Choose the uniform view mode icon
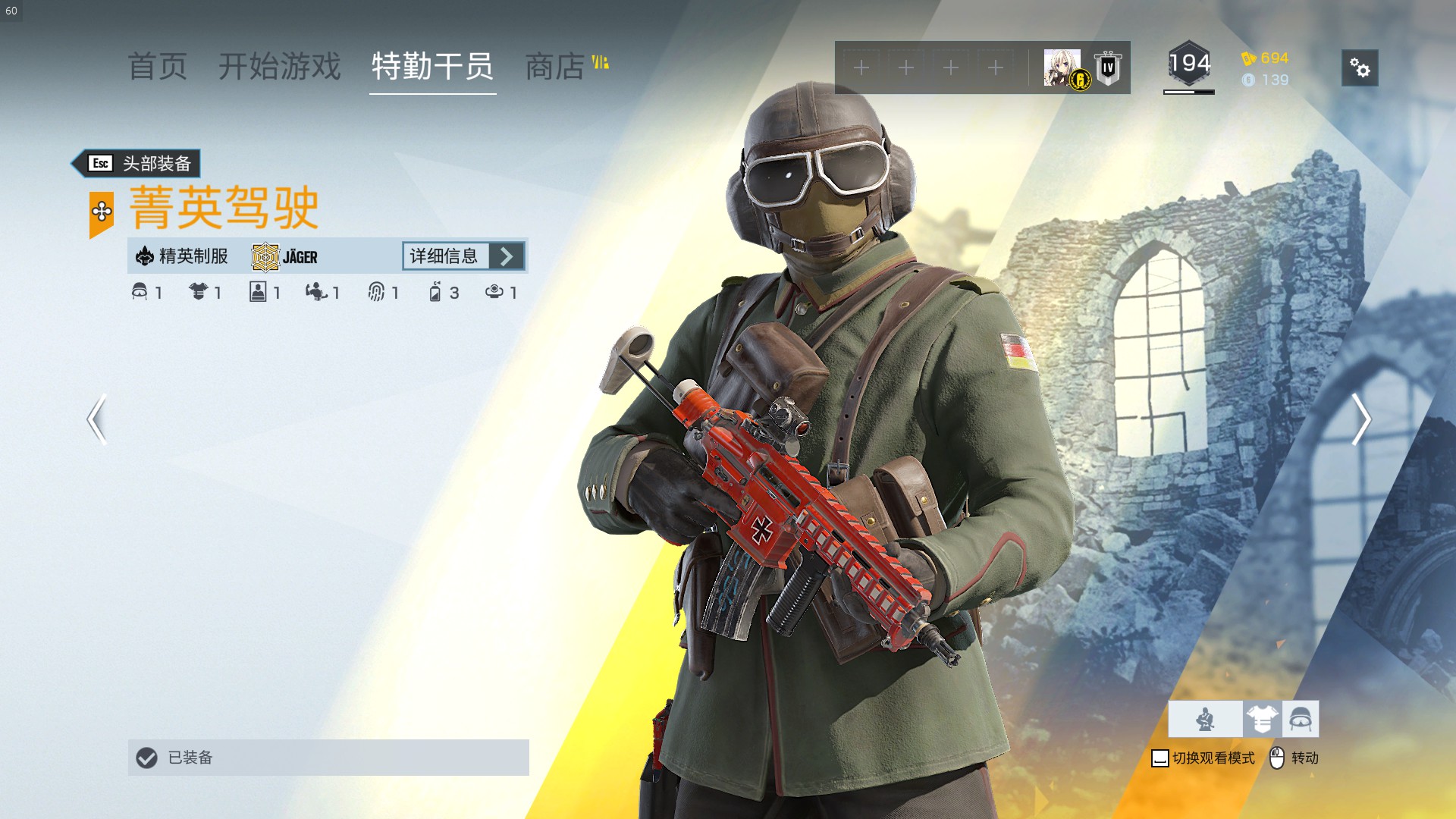1456x819 pixels. pyautogui.click(x=1262, y=719)
